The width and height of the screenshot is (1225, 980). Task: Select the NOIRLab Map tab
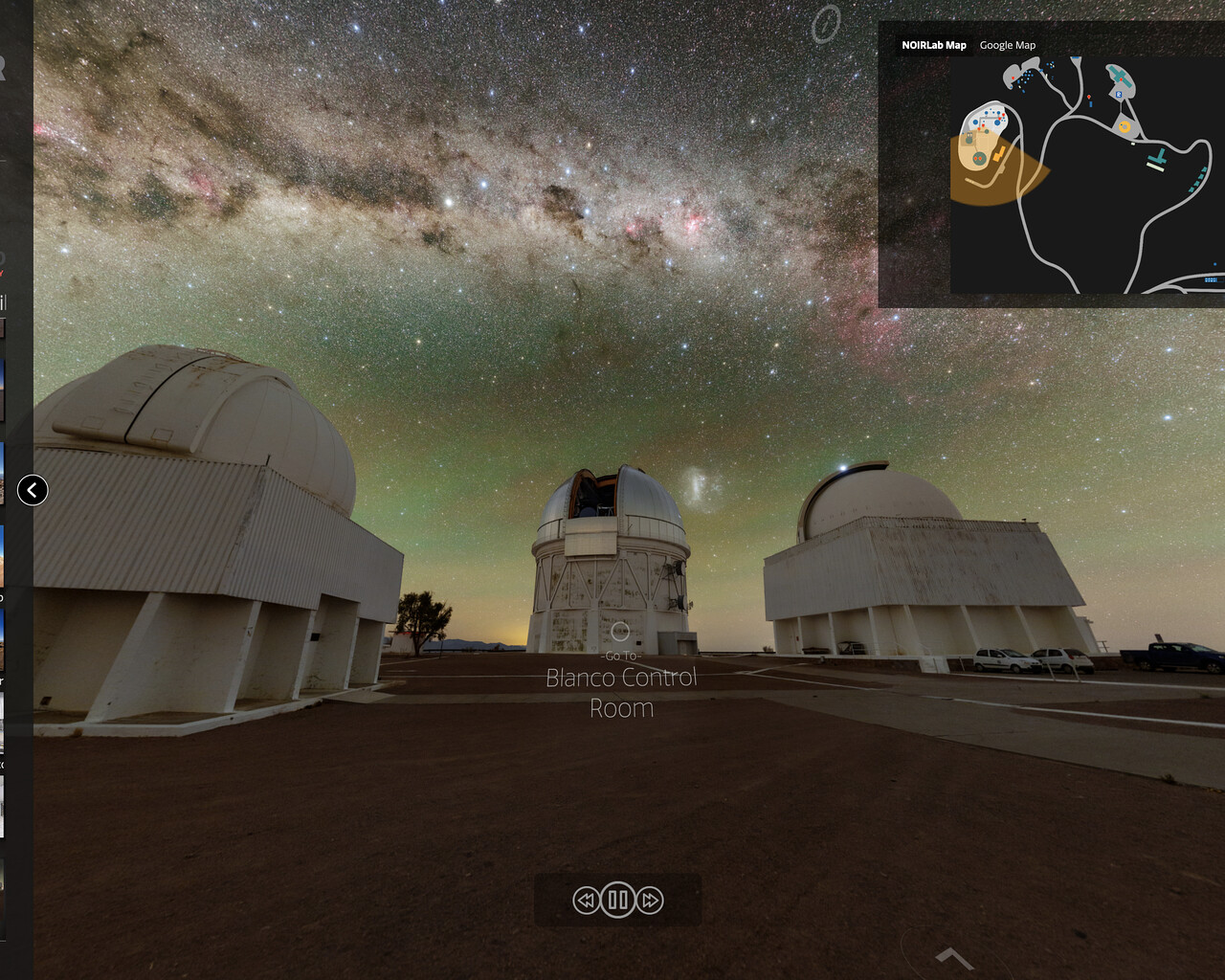pos(933,45)
